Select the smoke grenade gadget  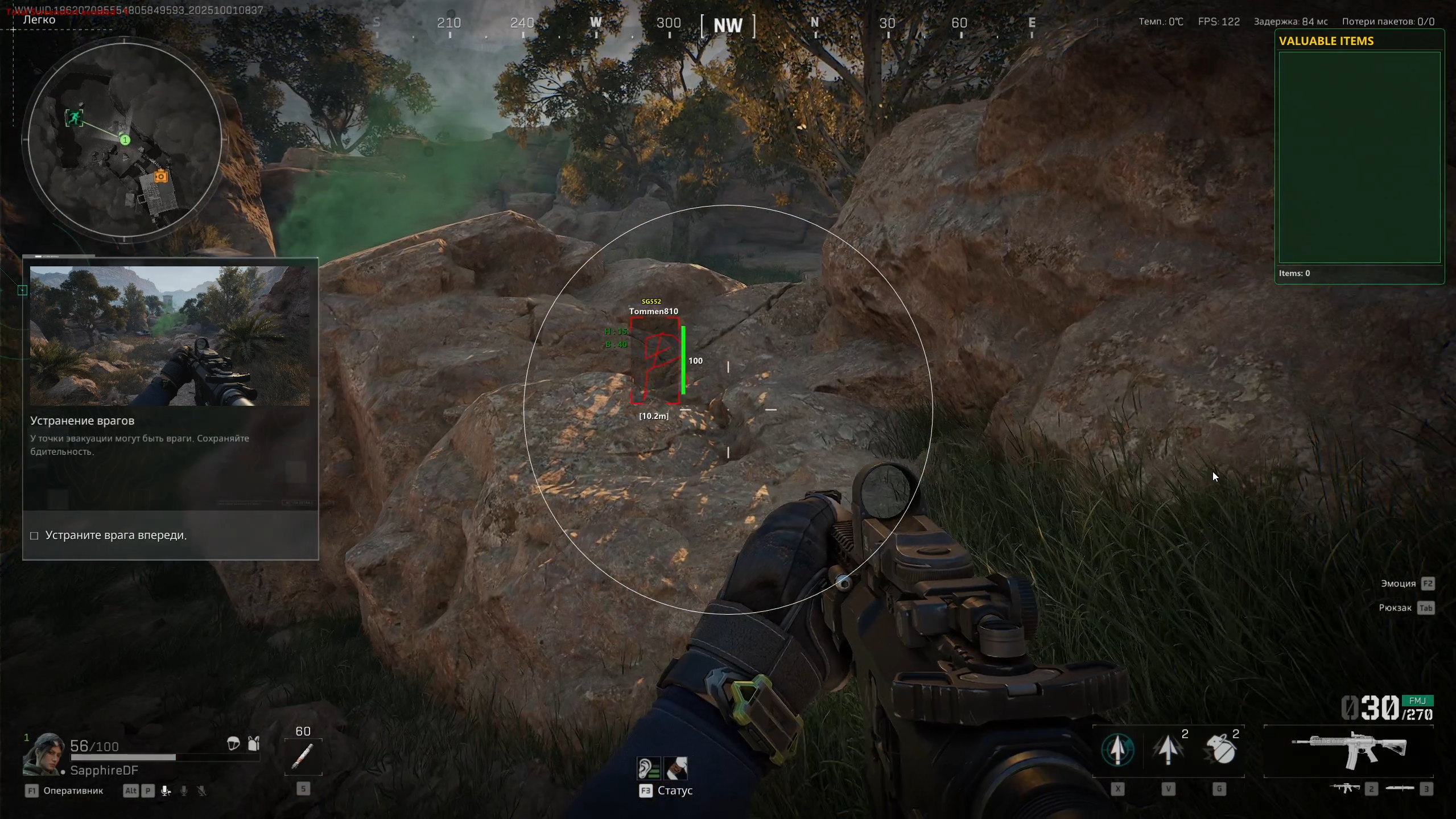(1219, 750)
